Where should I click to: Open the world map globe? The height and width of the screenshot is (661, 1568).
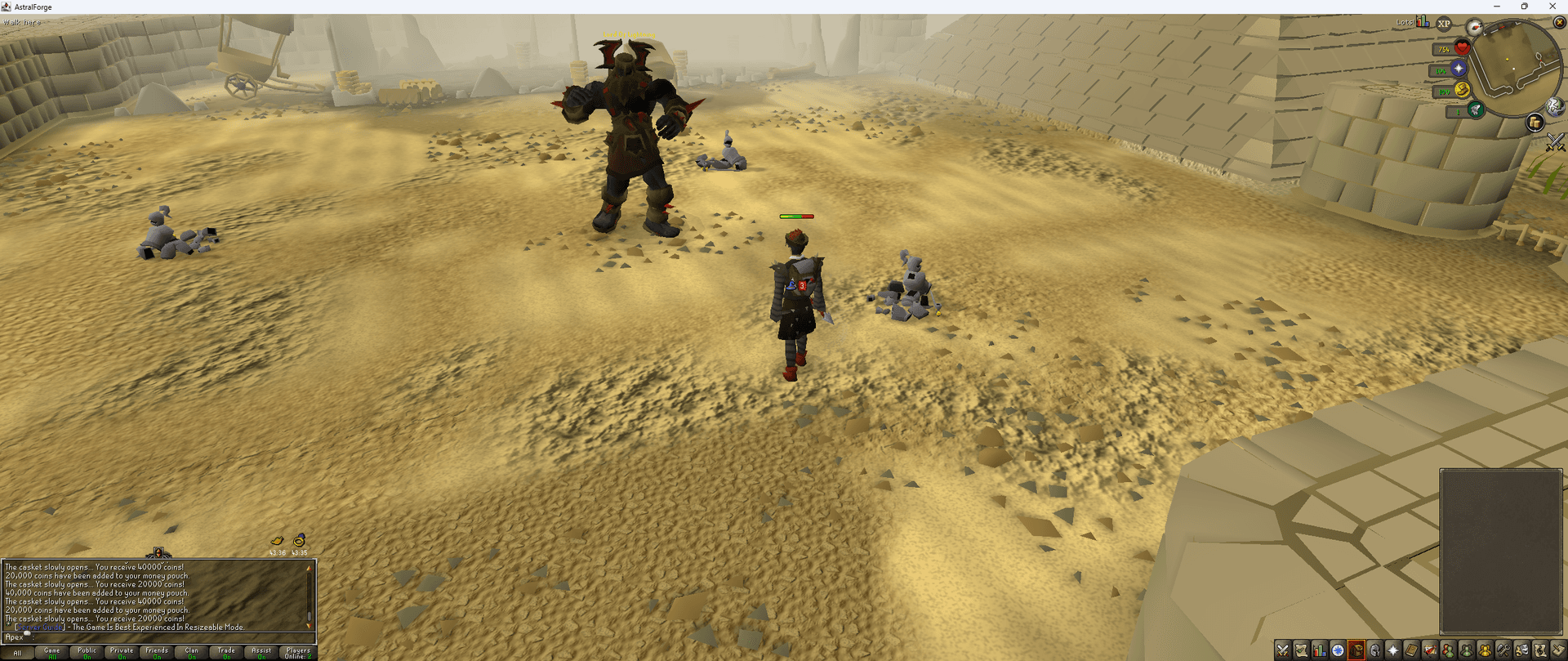click(x=1554, y=107)
